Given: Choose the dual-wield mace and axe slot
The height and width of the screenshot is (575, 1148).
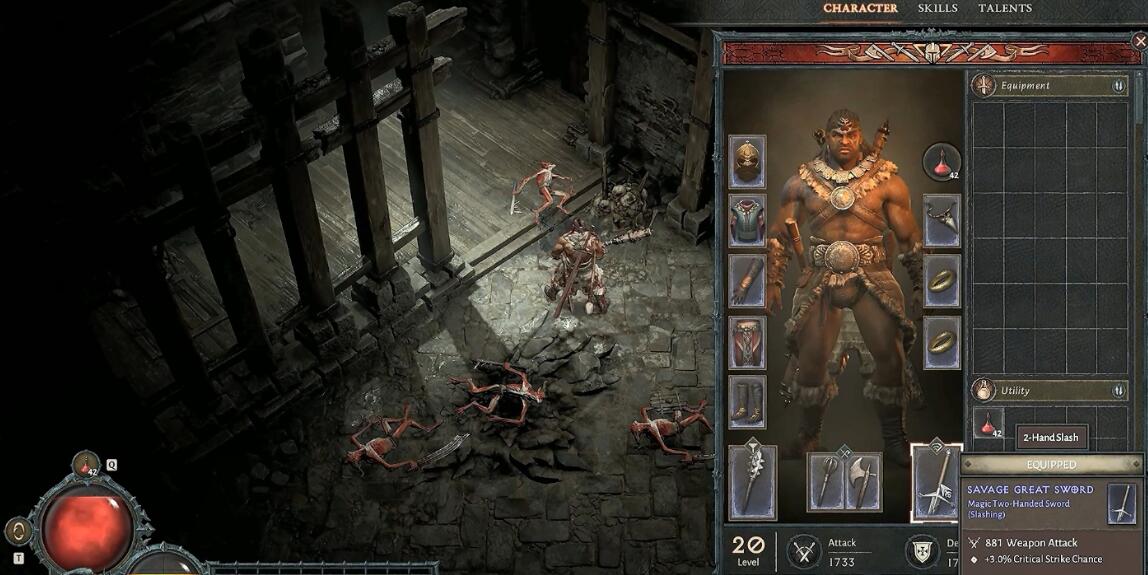Looking at the screenshot, I should [x=845, y=481].
